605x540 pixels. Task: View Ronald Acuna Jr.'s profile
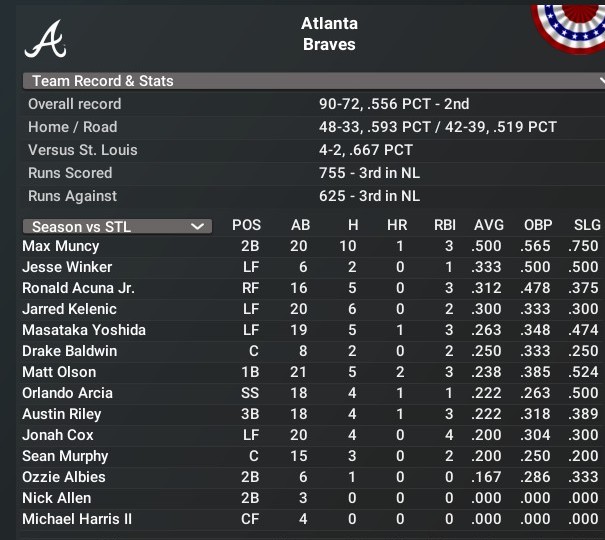[78, 288]
